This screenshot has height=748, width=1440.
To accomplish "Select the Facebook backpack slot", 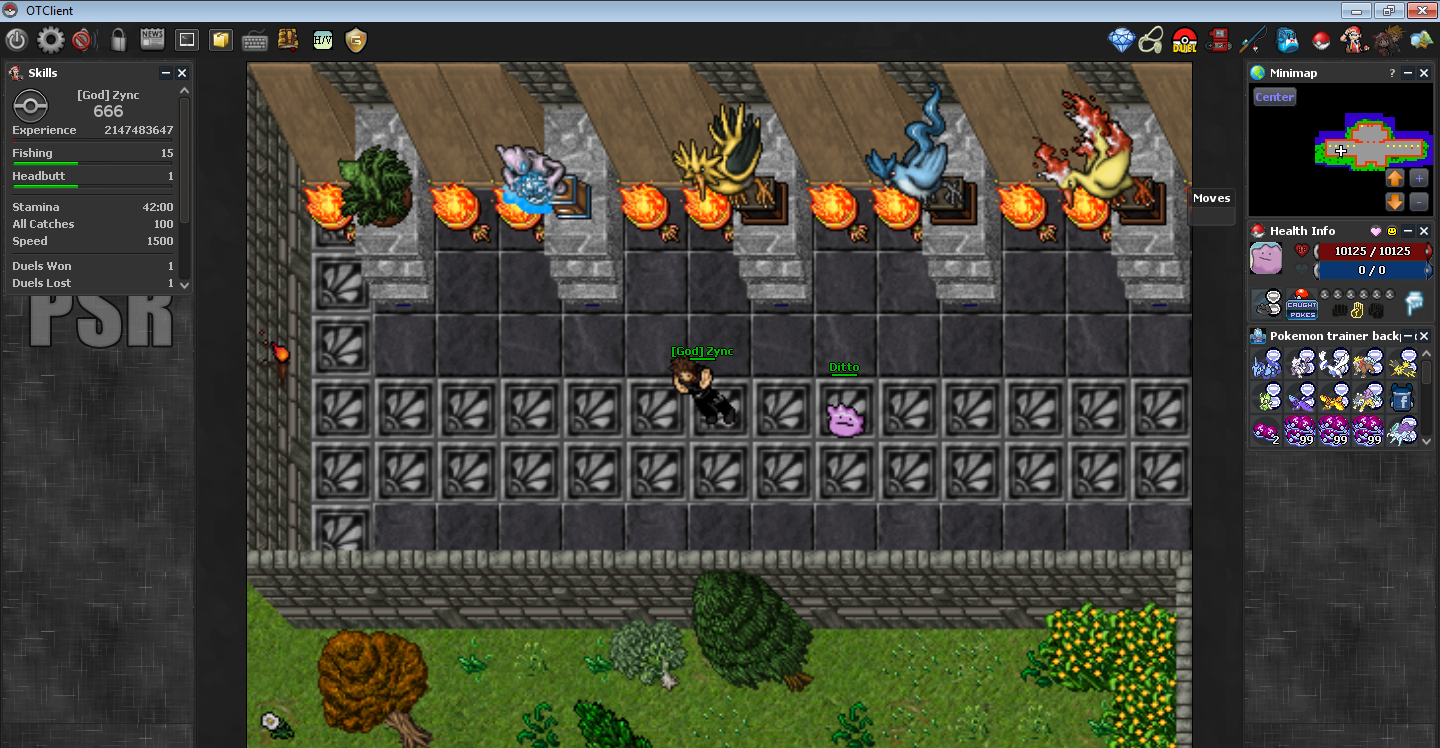I will [x=1401, y=398].
